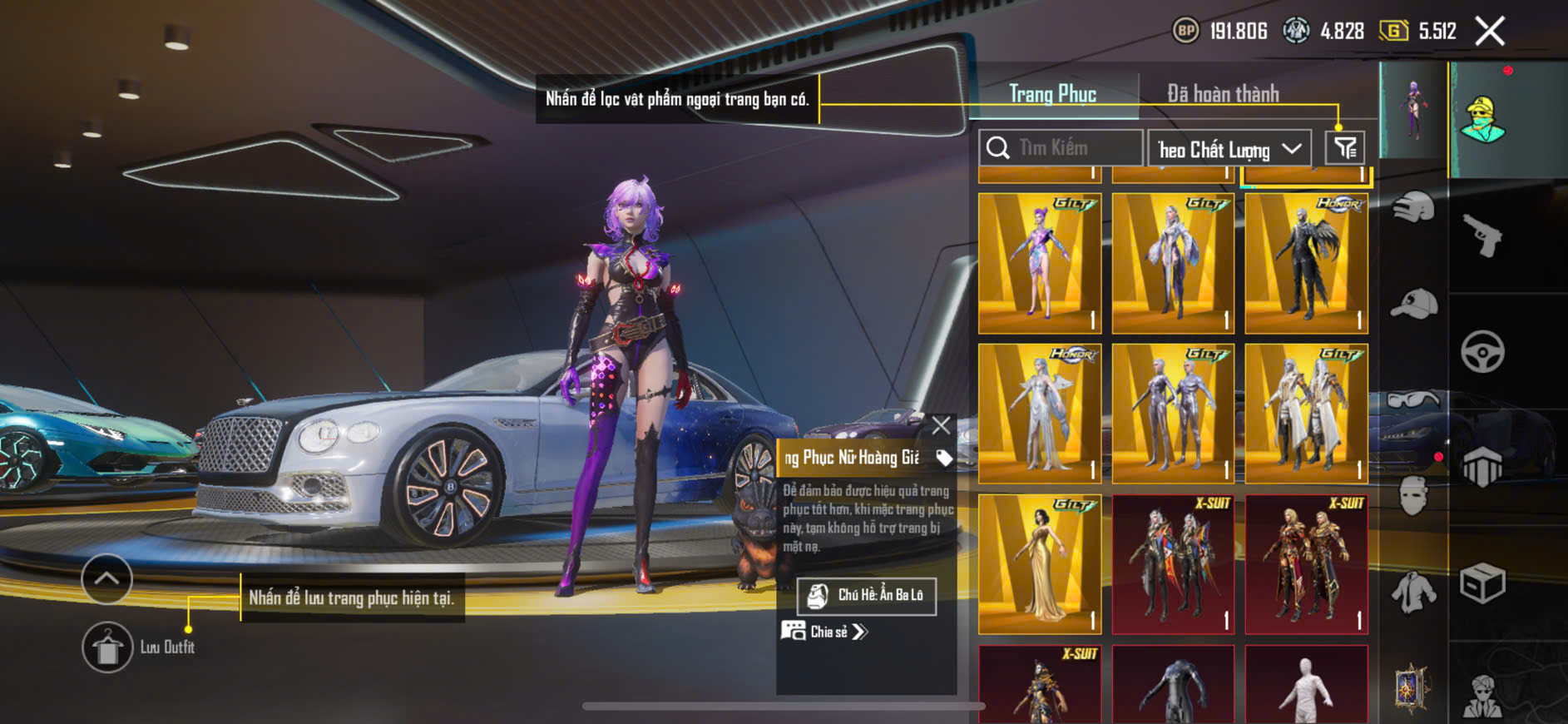
Task: Open the Đã hoàn thành tab
Action: coord(1222,94)
